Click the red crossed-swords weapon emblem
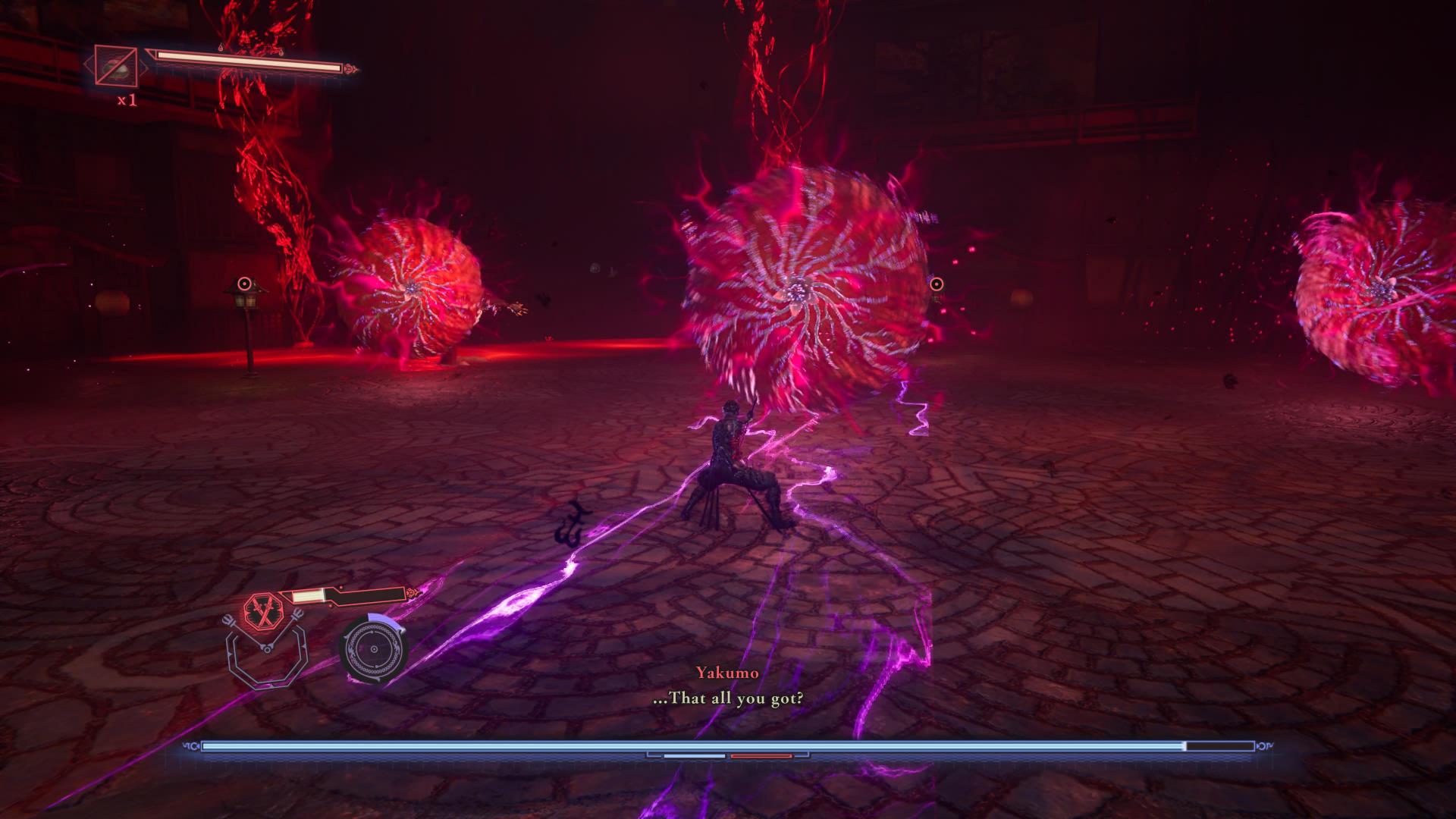 263,610
